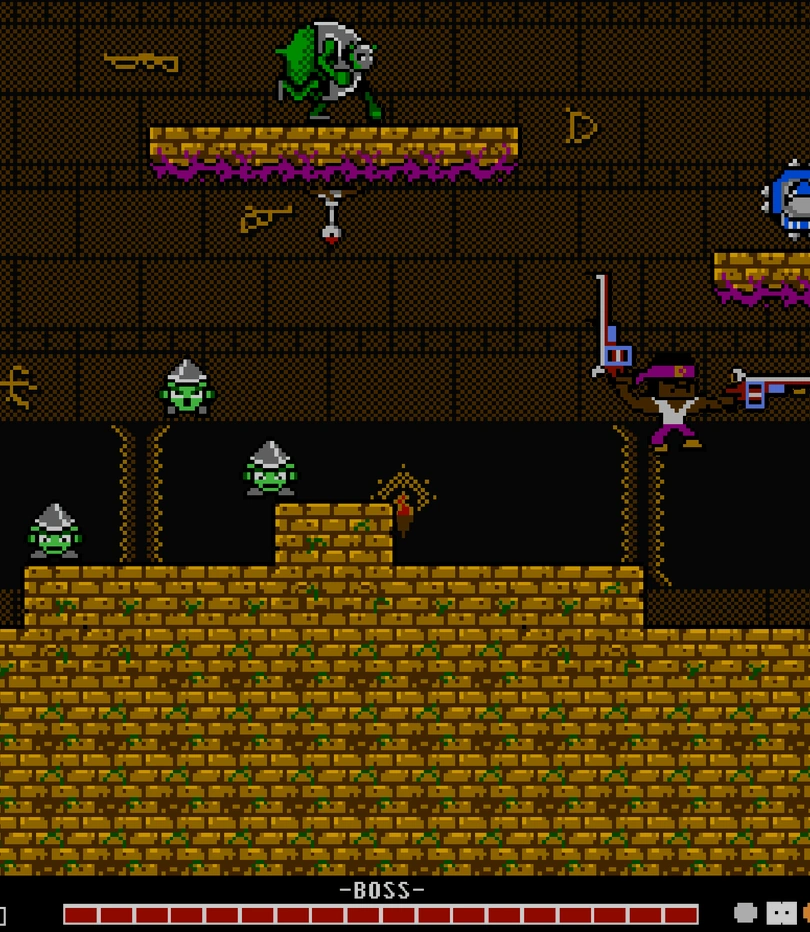The width and height of the screenshot is (810, 932).
Task: Click the gray round icon beside the boss bar
Action: (x=745, y=912)
